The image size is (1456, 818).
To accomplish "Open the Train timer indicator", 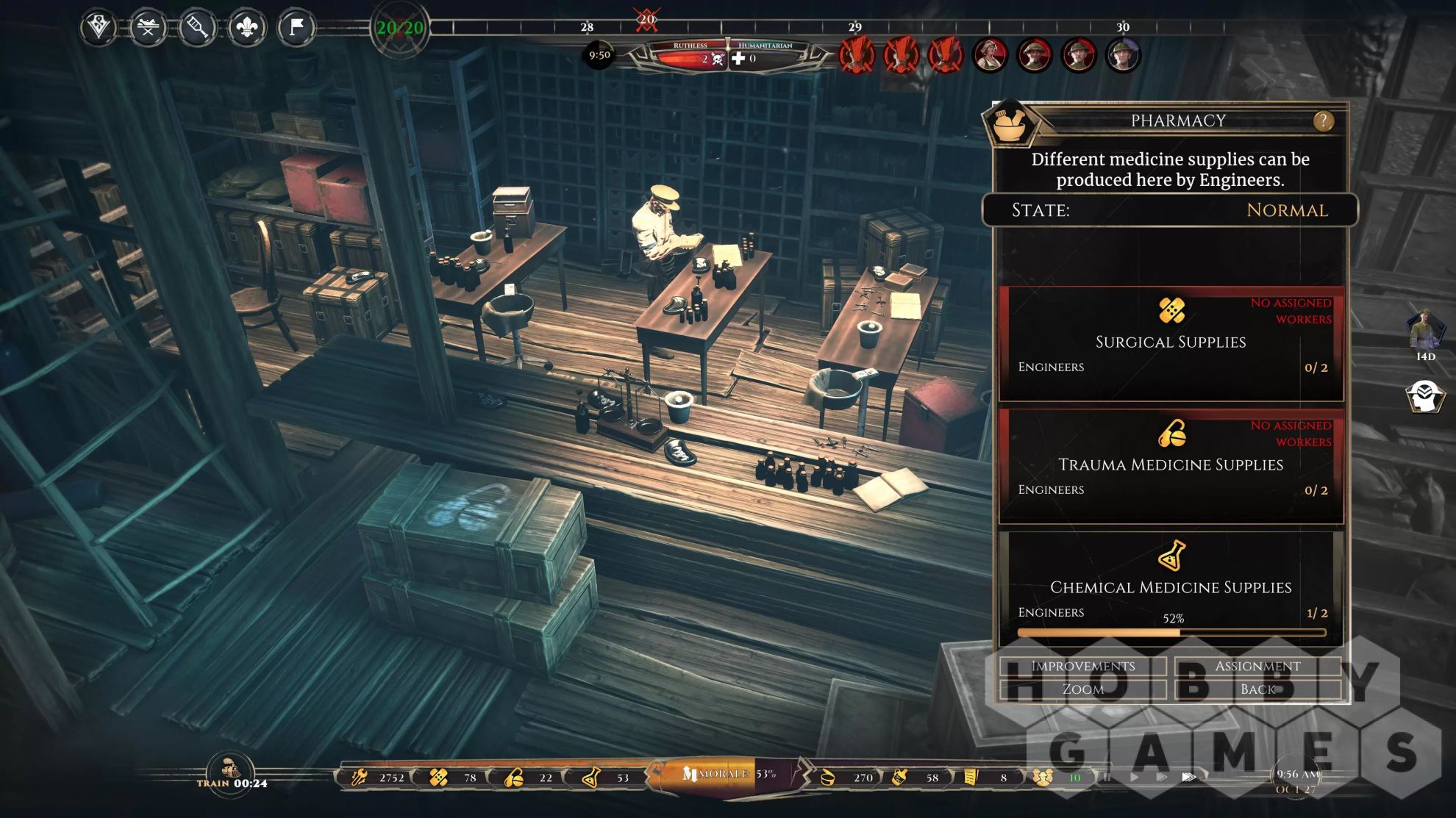I will click(232, 773).
